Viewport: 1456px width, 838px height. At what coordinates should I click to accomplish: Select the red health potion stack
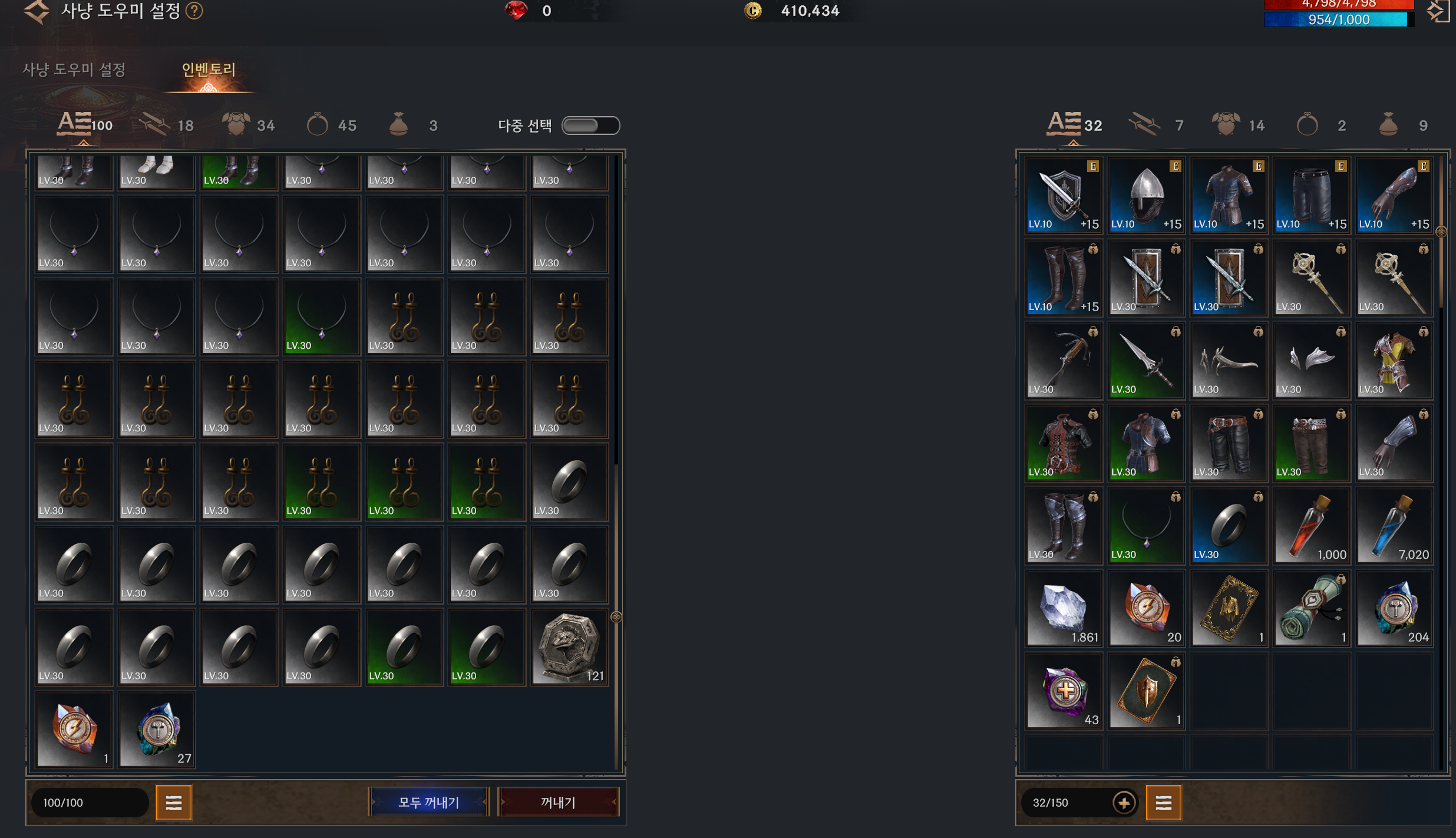[1311, 526]
